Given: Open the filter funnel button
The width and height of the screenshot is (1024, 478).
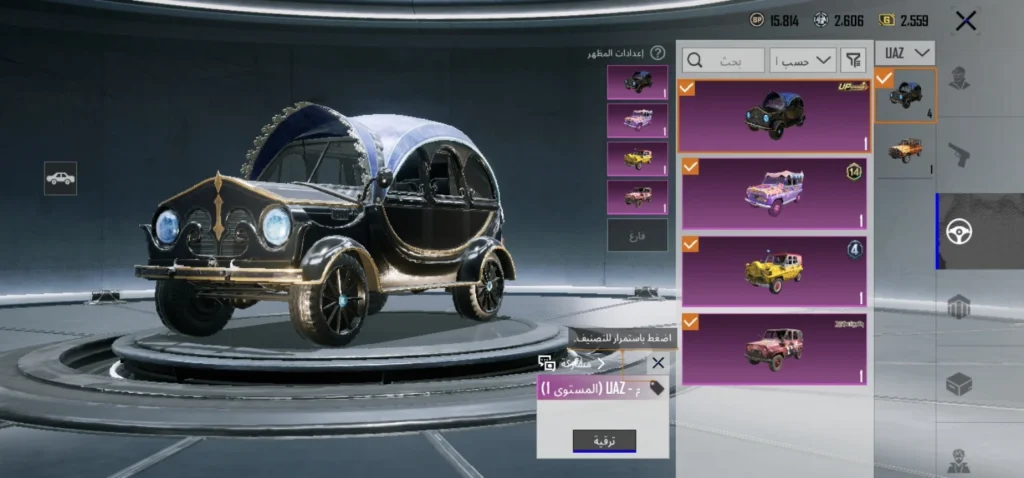Looking at the screenshot, I should pos(853,61).
